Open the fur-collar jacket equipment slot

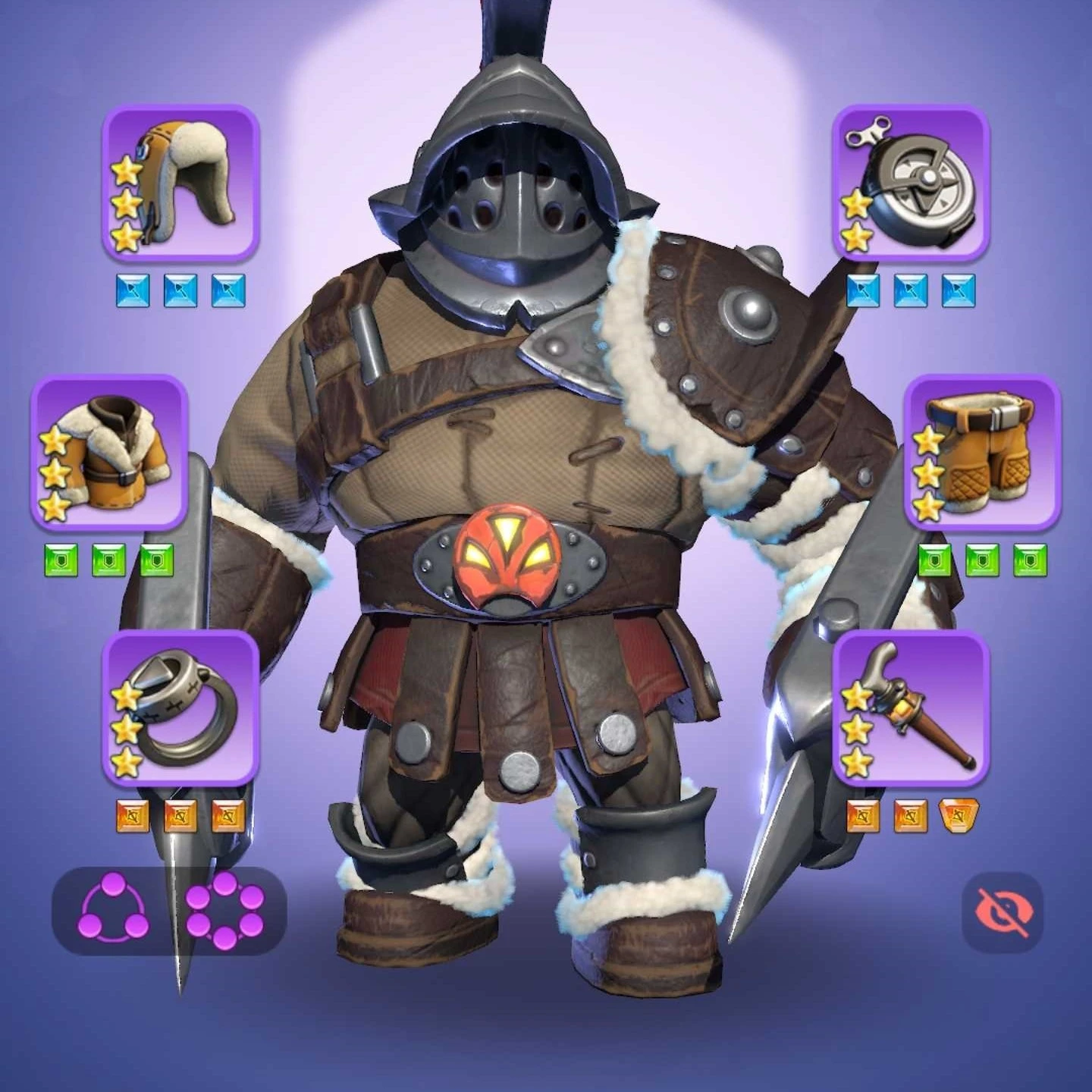coord(108,452)
